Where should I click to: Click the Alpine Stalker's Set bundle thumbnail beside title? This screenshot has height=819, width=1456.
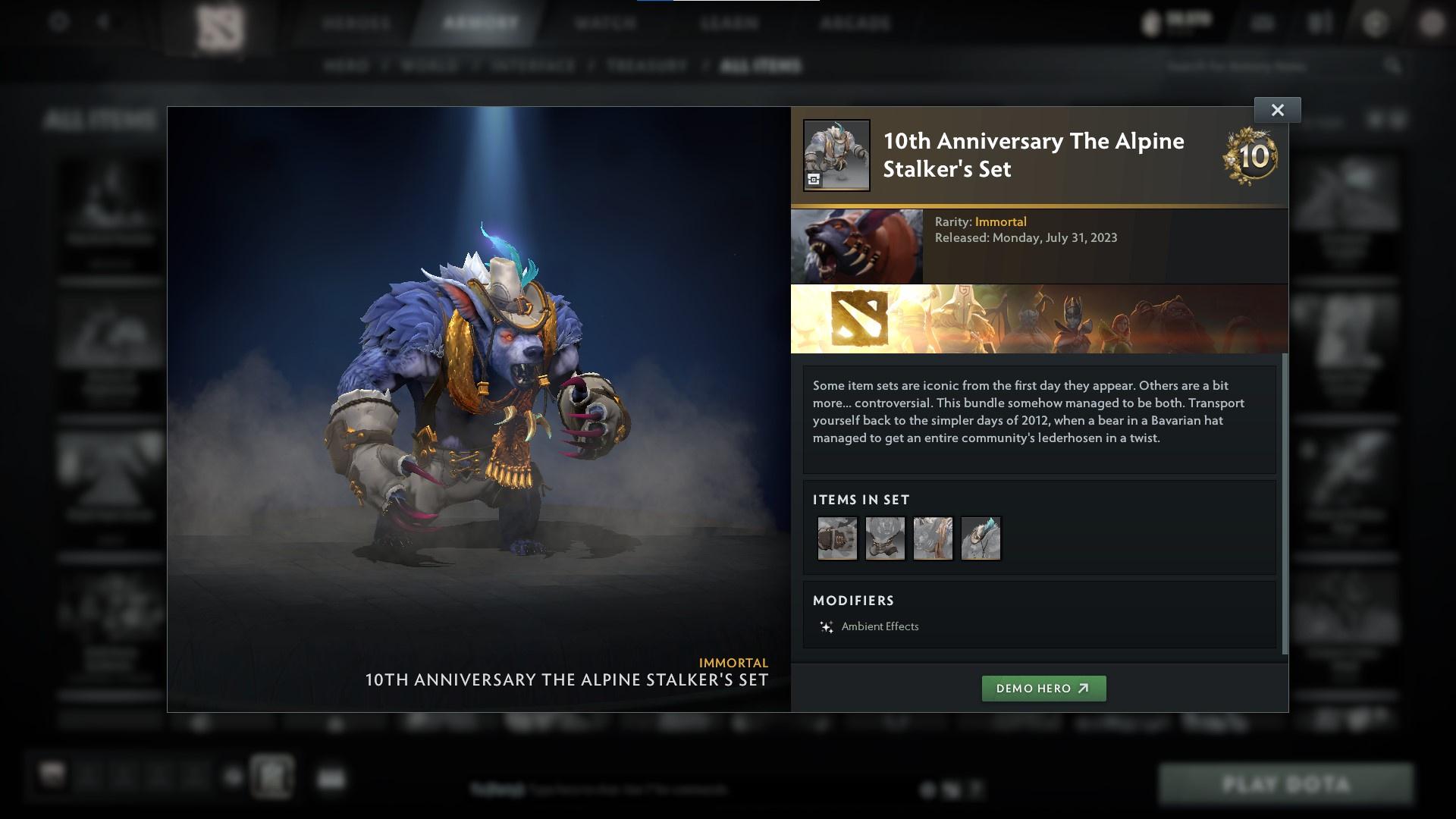[836, 154]
